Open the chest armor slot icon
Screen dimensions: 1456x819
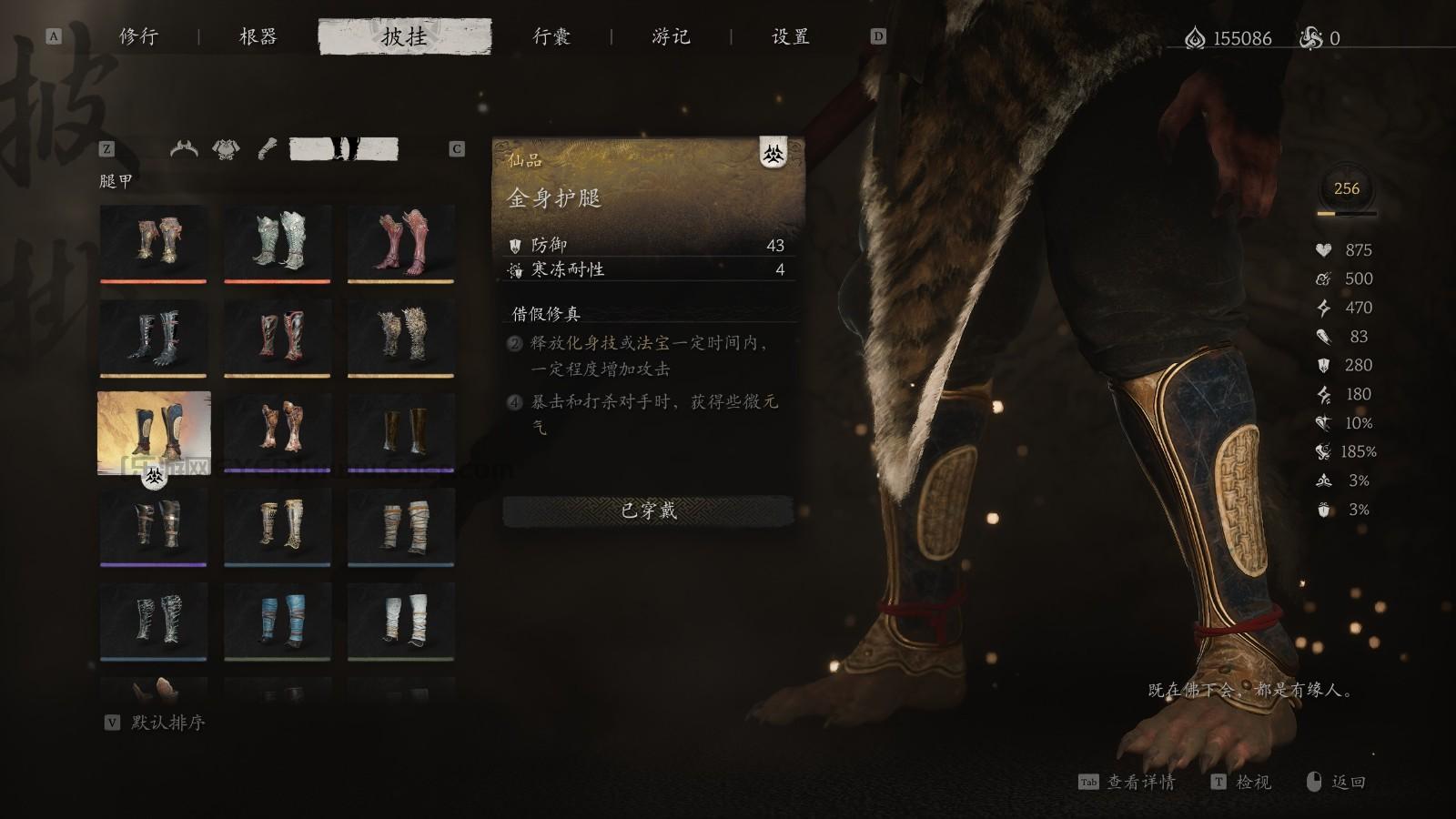click(225, 147)
